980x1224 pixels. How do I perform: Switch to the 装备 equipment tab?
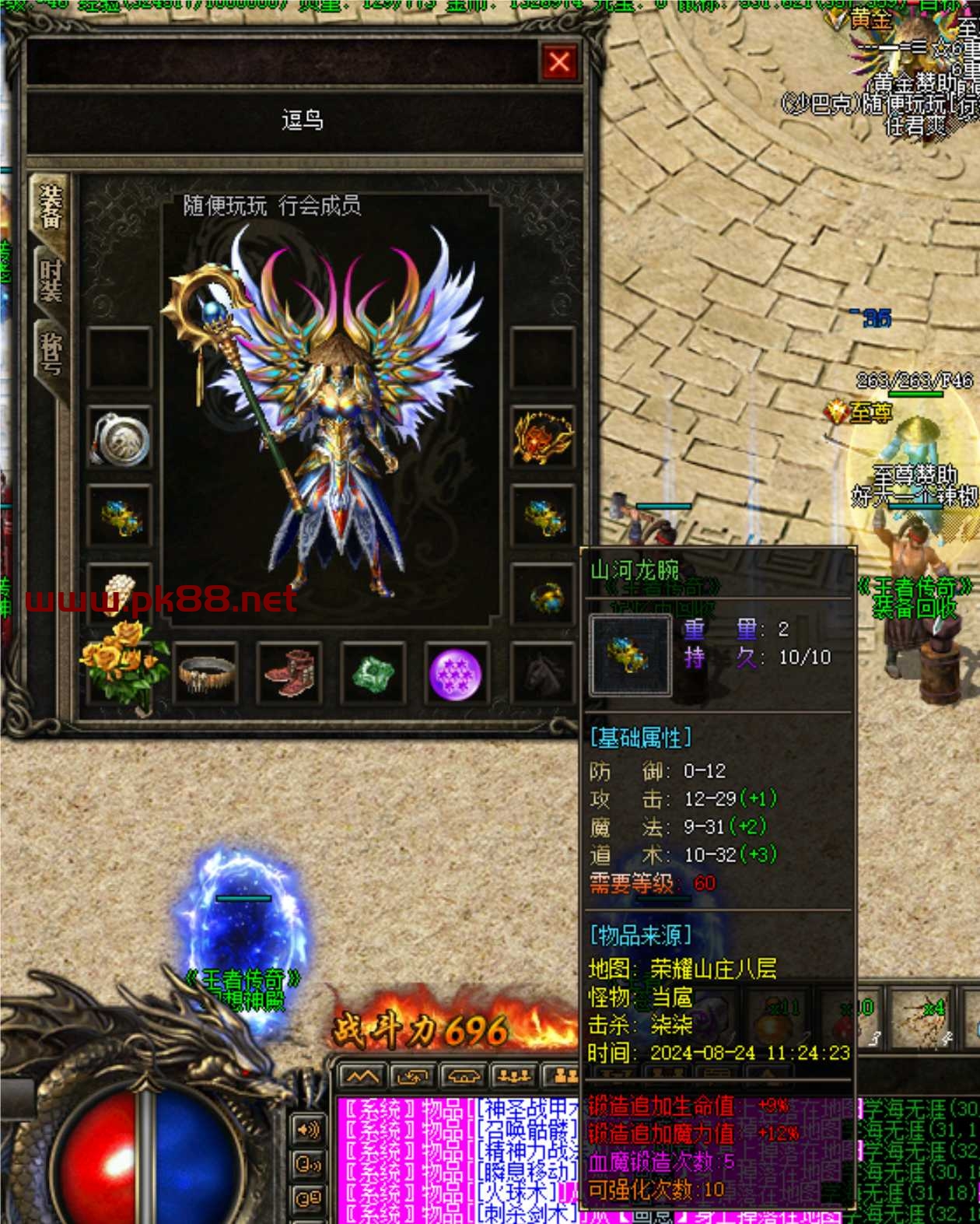click(x=51, y=207)
